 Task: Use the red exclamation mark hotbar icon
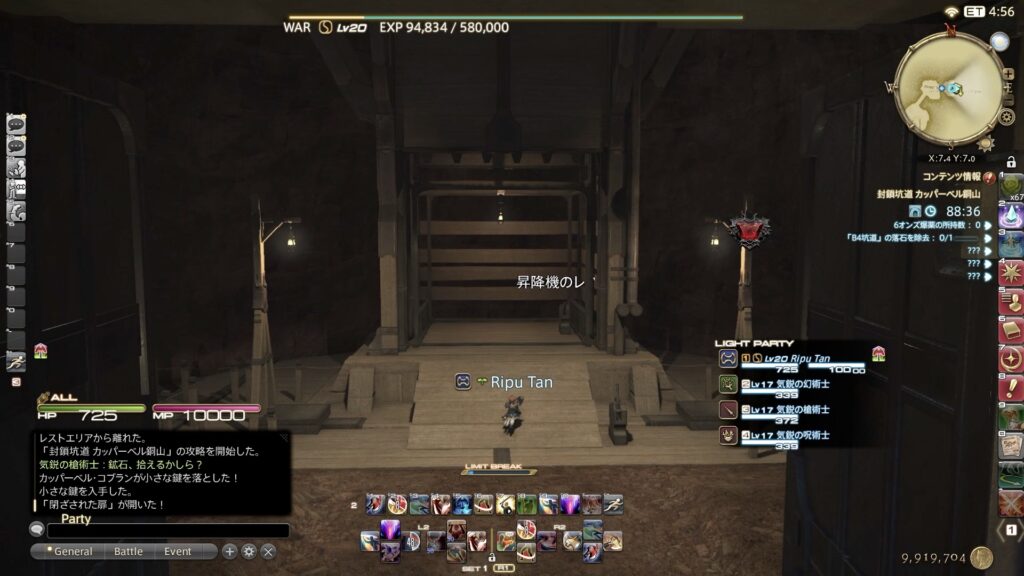click(x=1011, y=388)
